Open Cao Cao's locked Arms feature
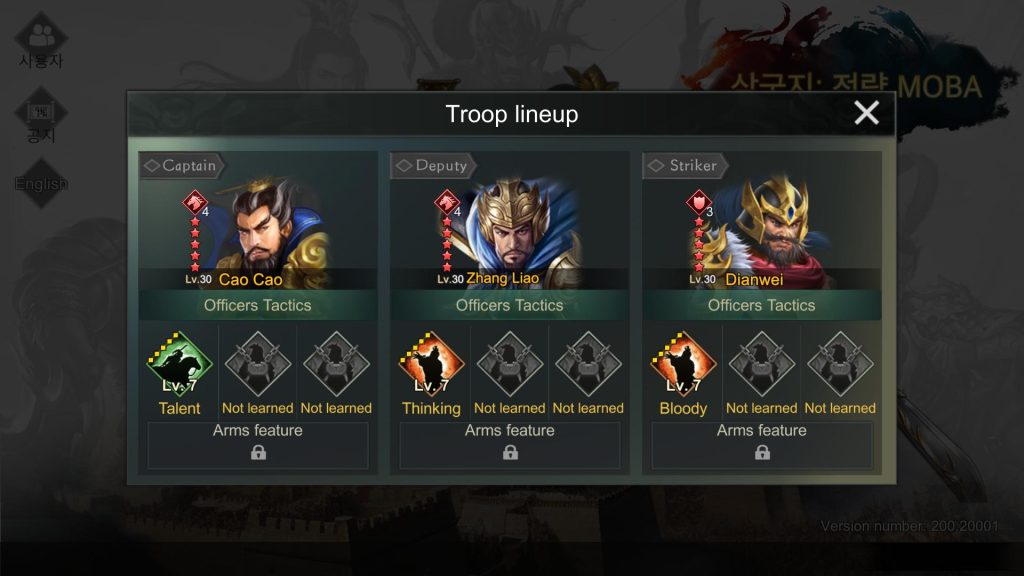The image size is (1024, 576). click(258, 445)
